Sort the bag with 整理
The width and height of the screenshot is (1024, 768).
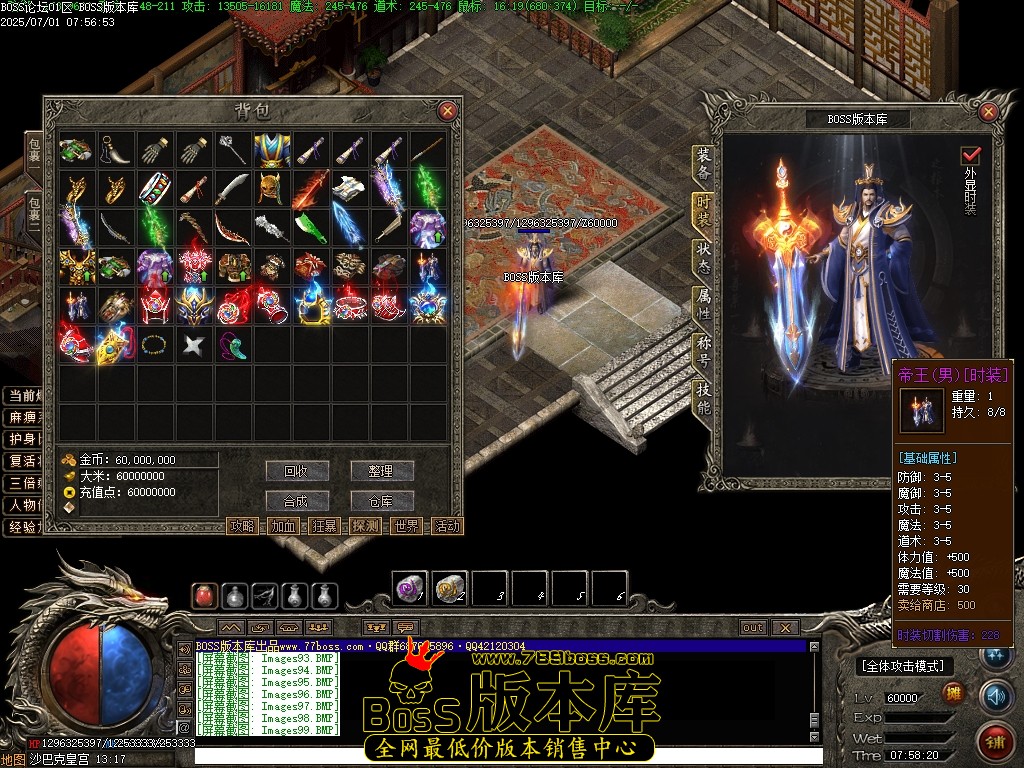381,471
